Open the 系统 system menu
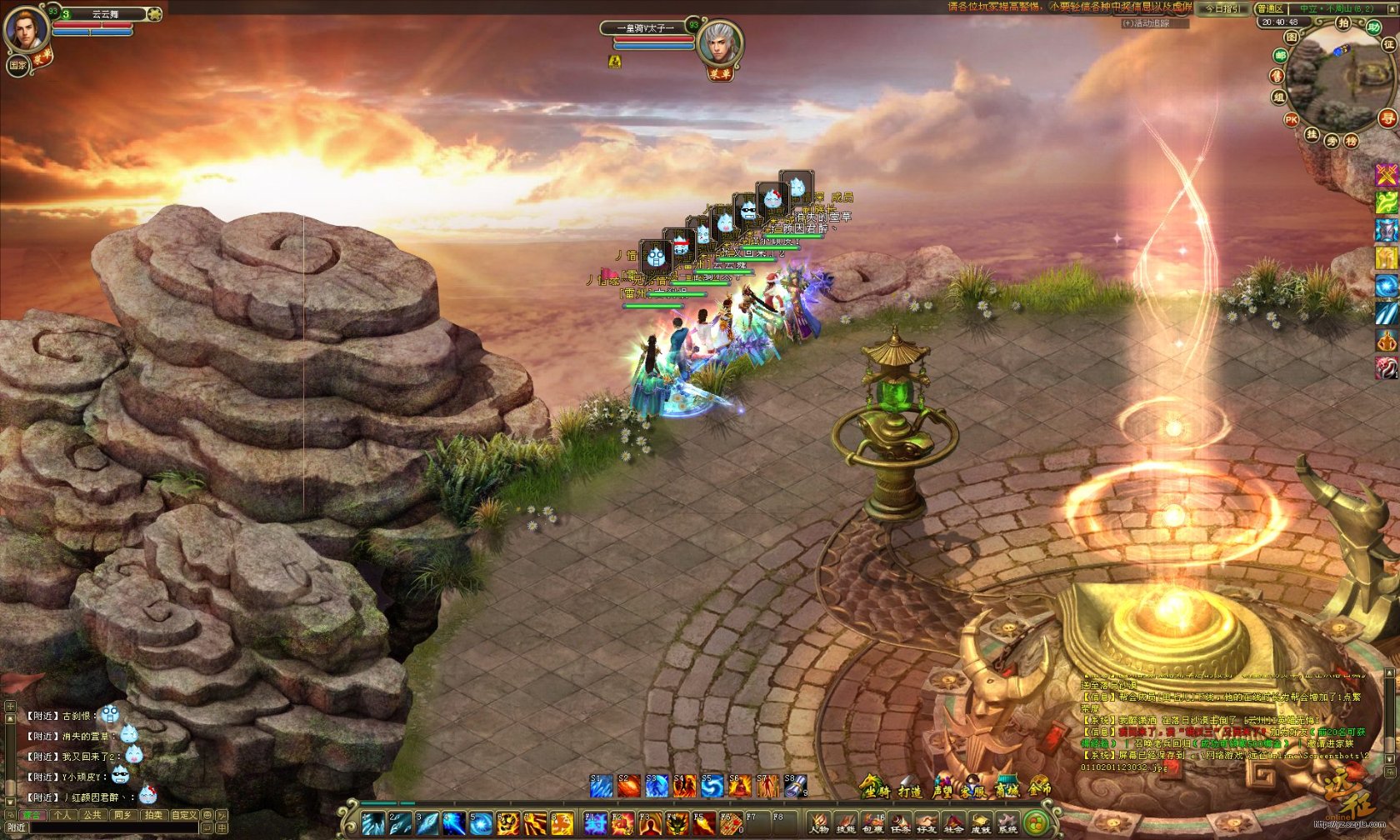This screenshot has height=840, width=1400. (x=1007, y=824)
